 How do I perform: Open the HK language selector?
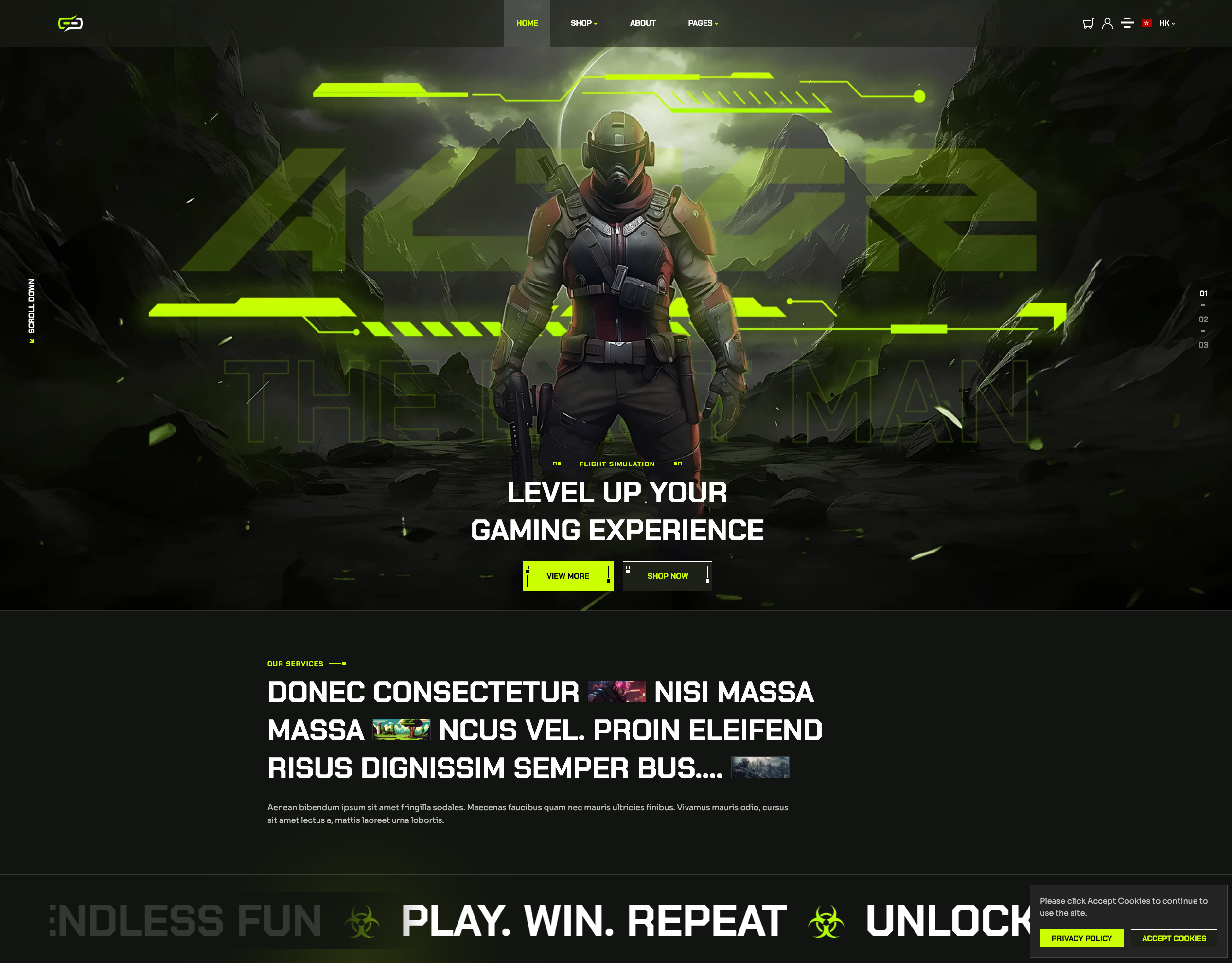pos(1166,23)
